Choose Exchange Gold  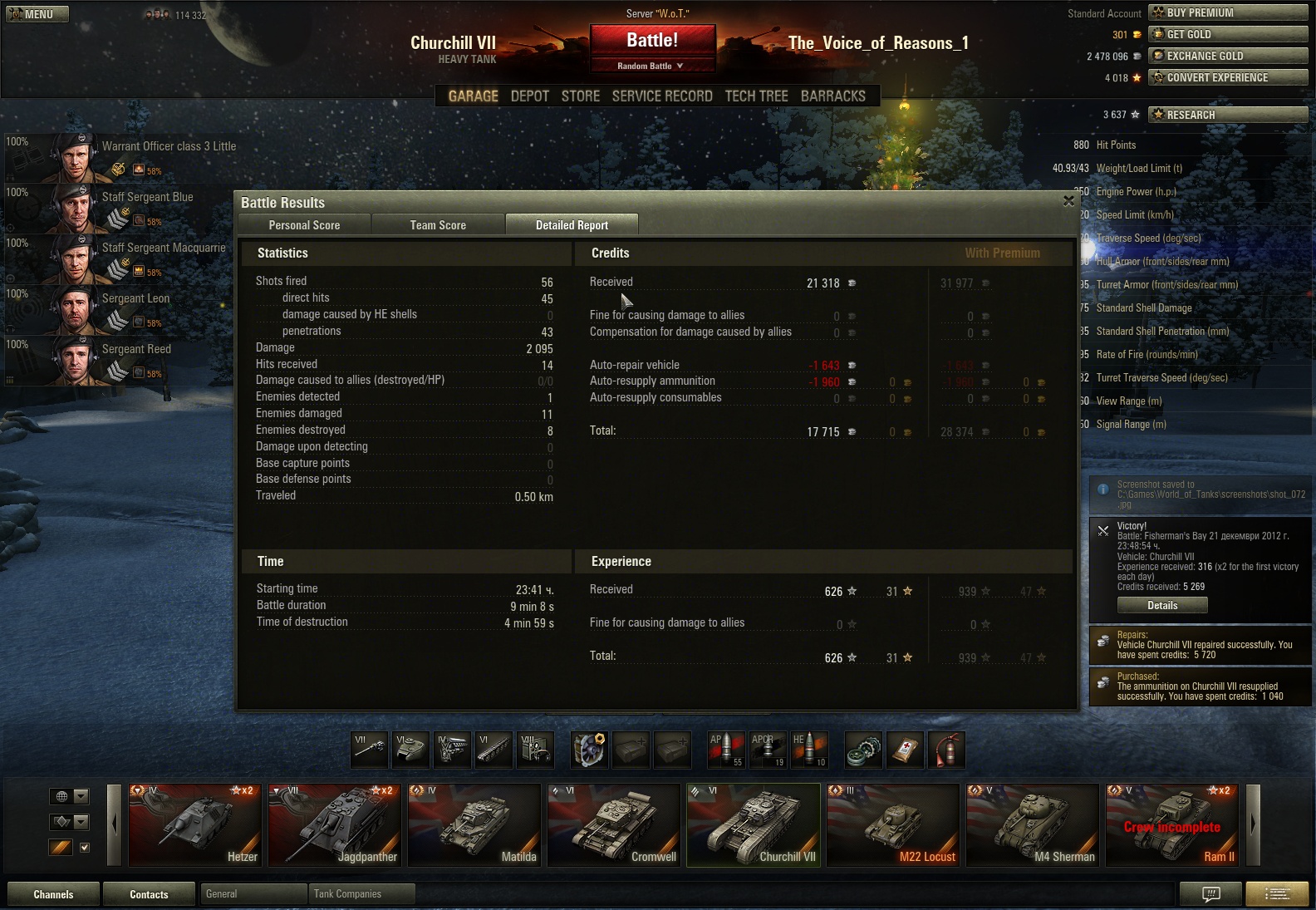click(1227, 57)
